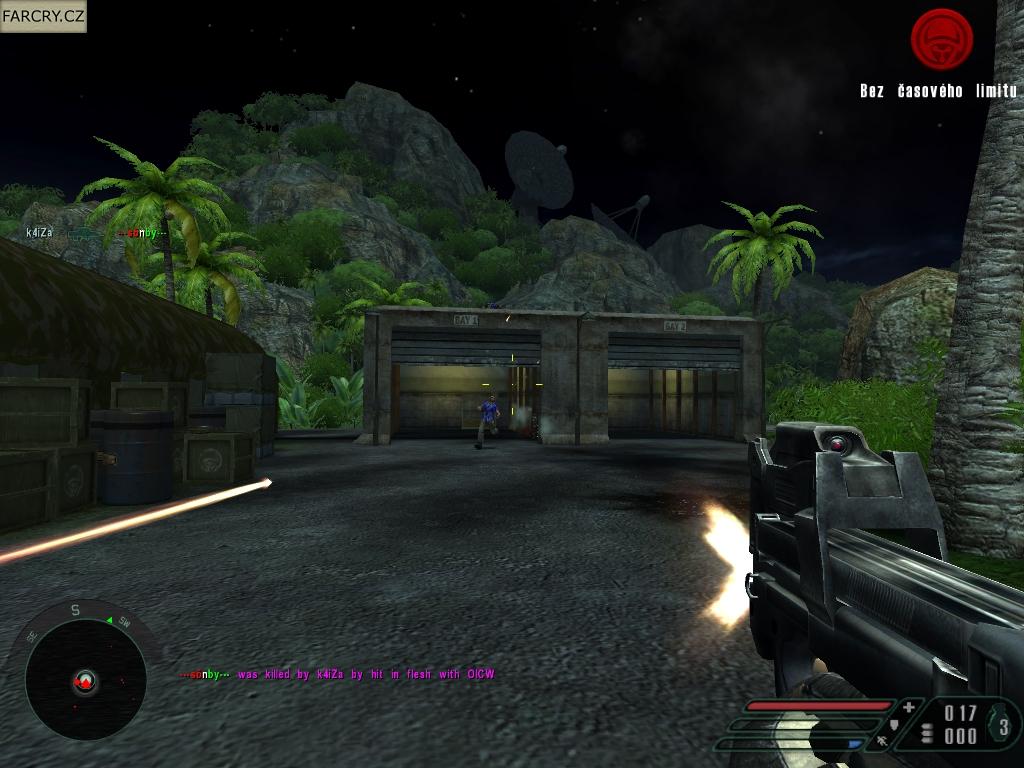Click the compass heading strip above the radar
The width and height of the screenshot is (1024, 768).
click(x=76, y=609)
